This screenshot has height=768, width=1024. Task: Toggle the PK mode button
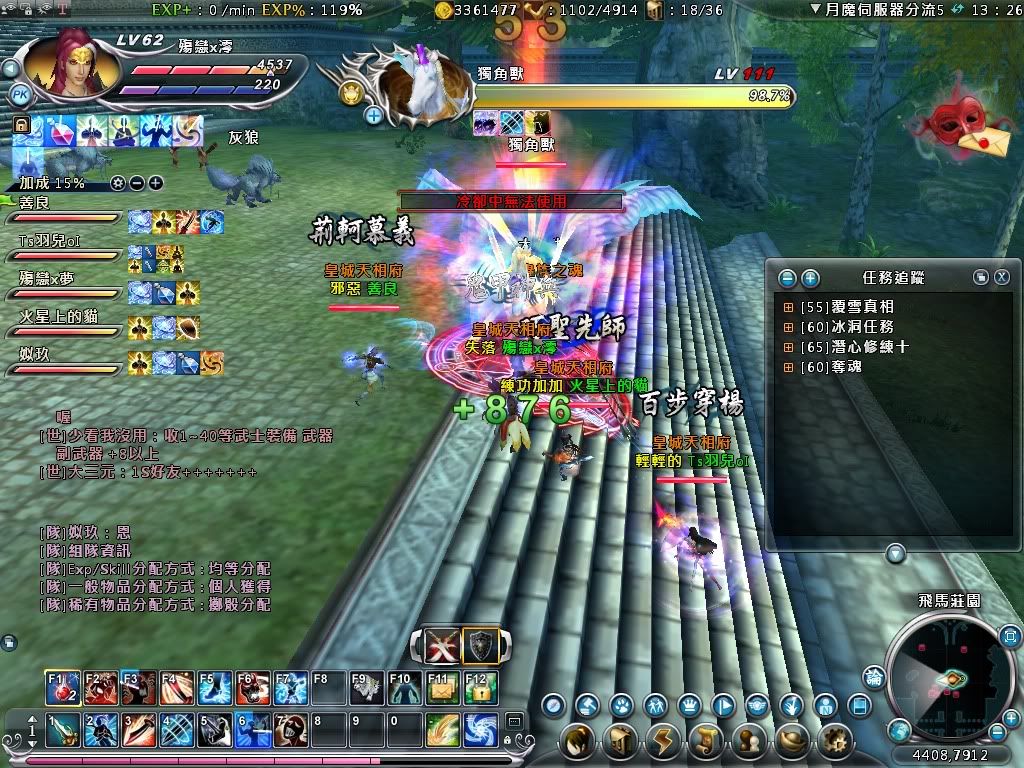(x=19, y=94)
